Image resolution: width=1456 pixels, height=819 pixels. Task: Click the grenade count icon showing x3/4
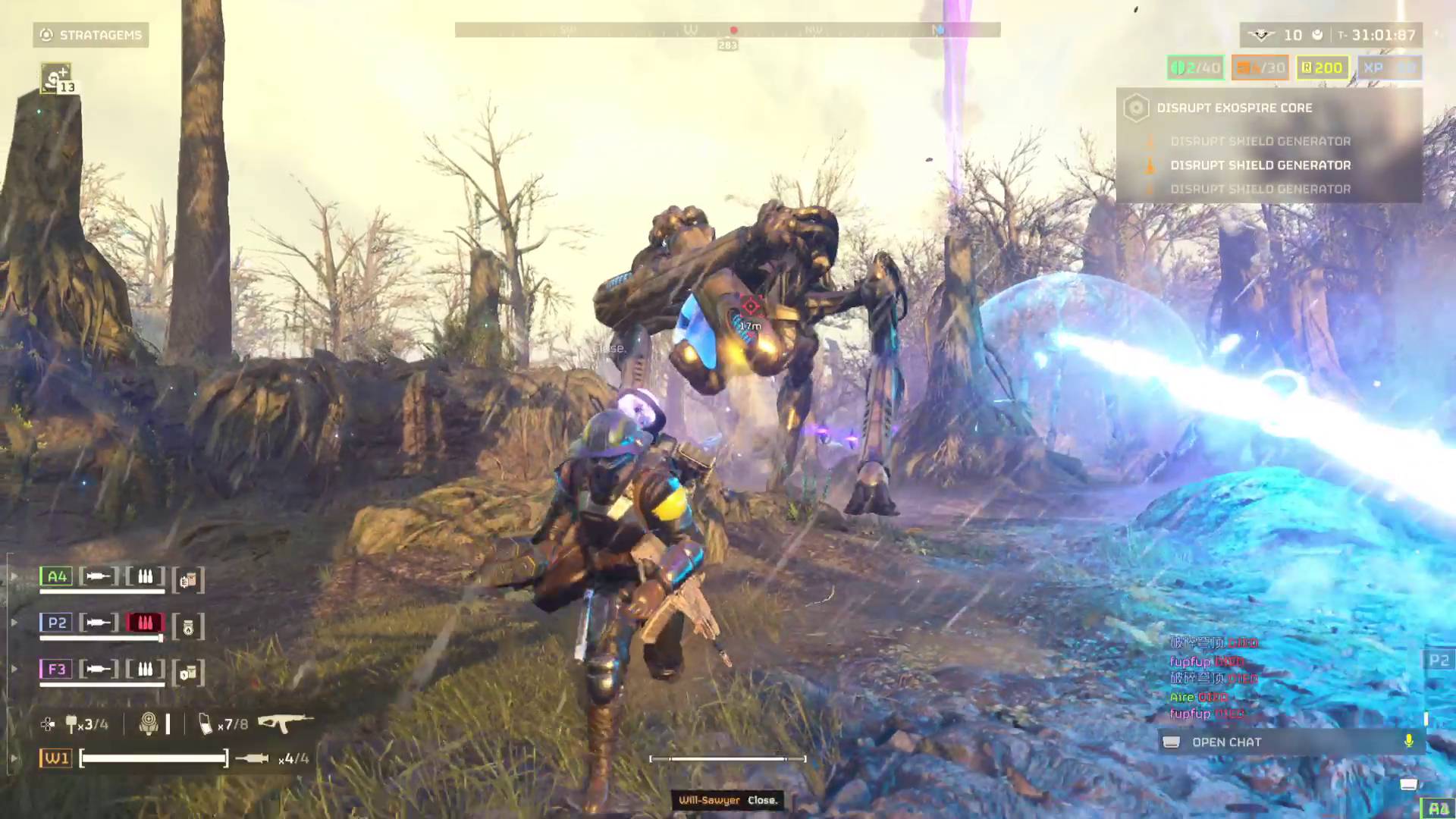[x=72, y=722]
